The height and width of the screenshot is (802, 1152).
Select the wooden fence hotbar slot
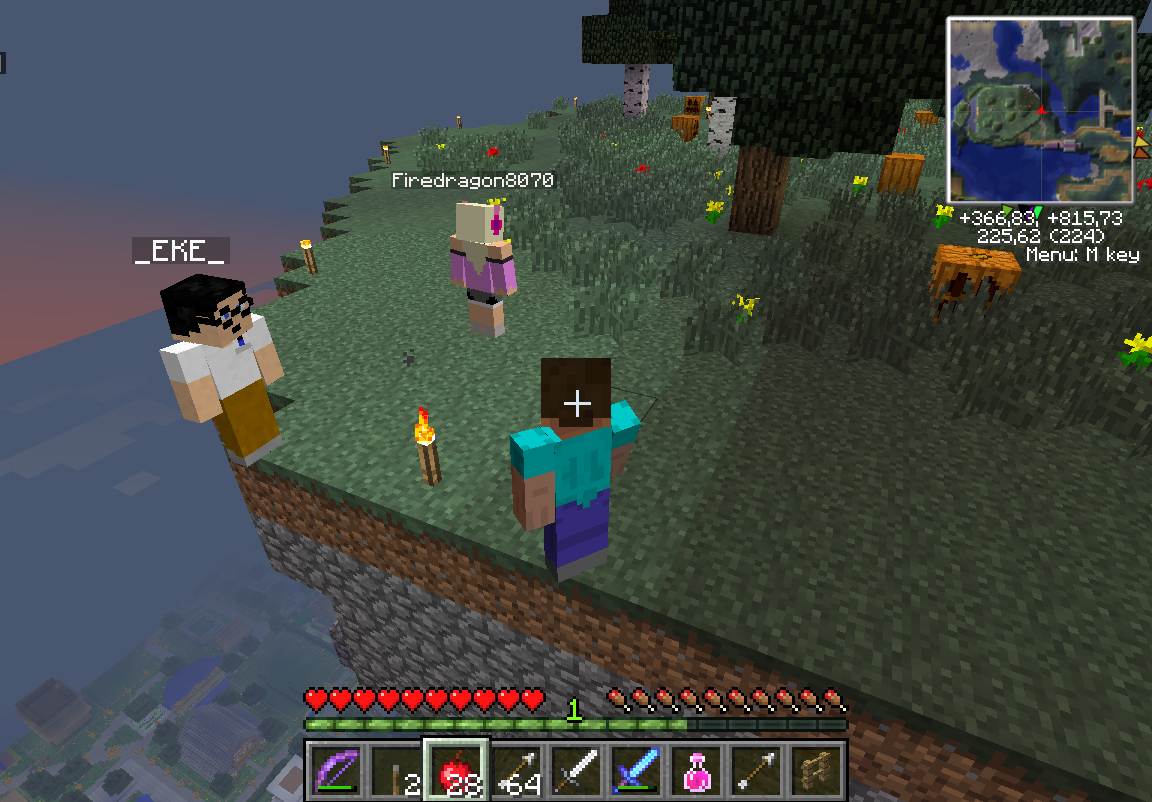[x=816, y=771]
